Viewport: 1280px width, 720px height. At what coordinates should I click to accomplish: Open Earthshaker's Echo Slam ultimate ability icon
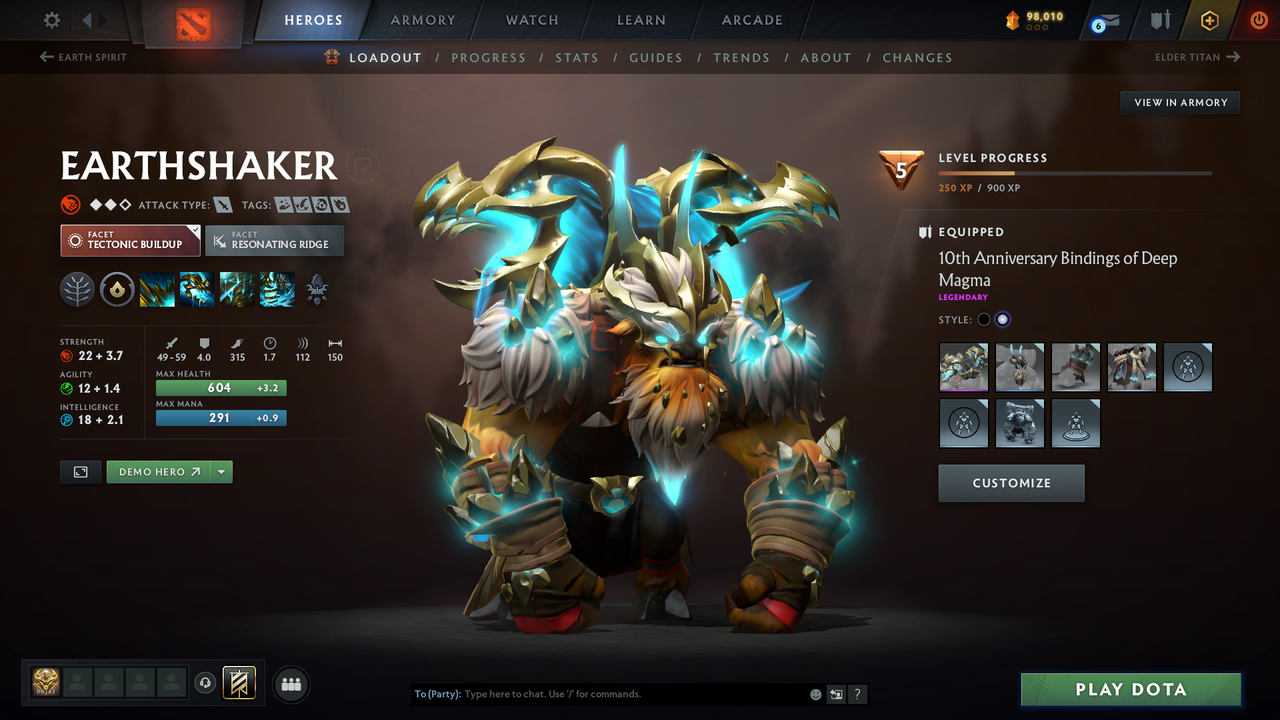(276, 289)
